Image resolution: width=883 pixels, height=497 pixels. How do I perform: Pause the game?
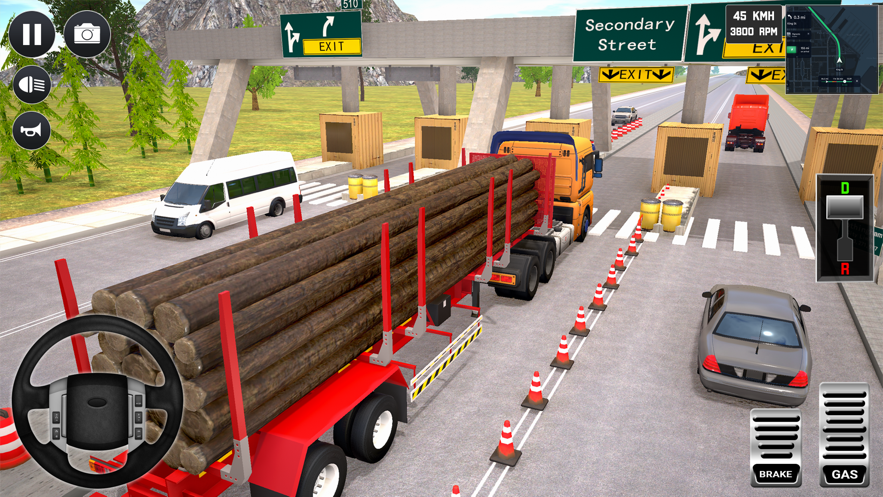coord(32,34)
